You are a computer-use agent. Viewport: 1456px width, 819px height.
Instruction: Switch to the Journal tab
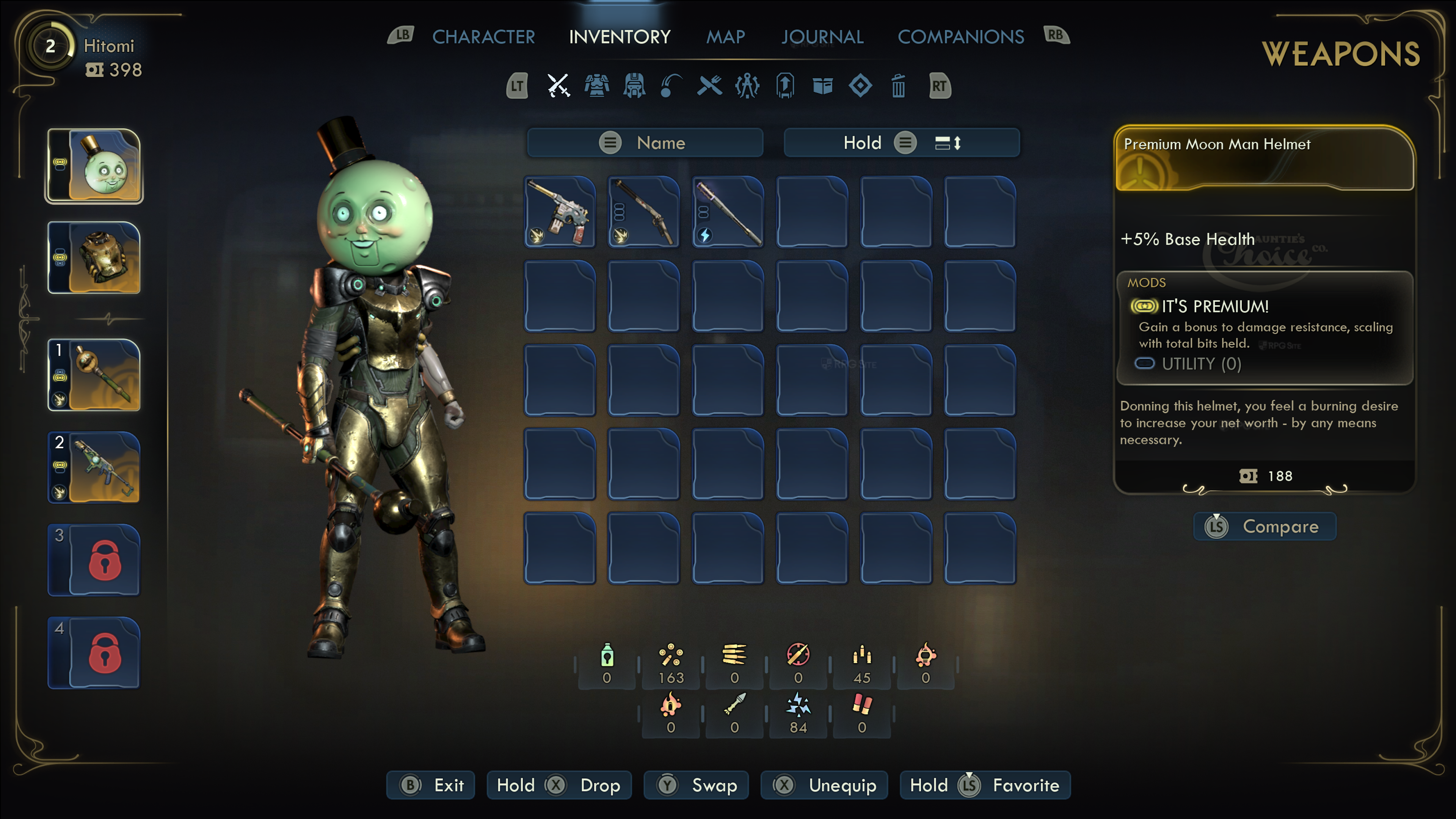coord(822,37)
